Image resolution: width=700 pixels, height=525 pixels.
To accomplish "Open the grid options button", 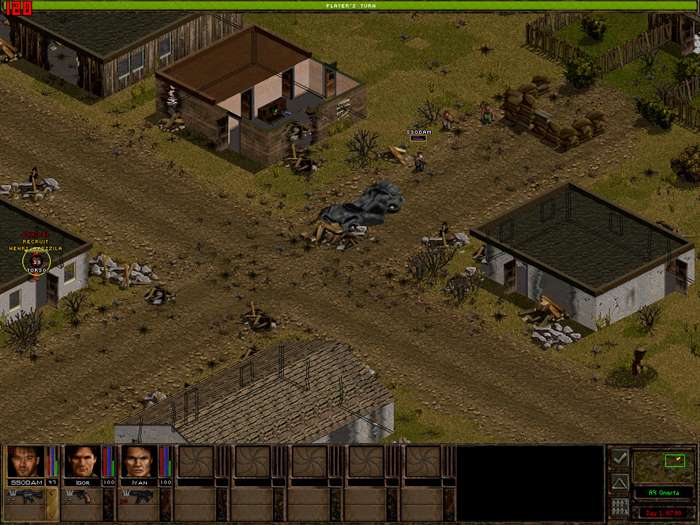I will pos(620,506).
